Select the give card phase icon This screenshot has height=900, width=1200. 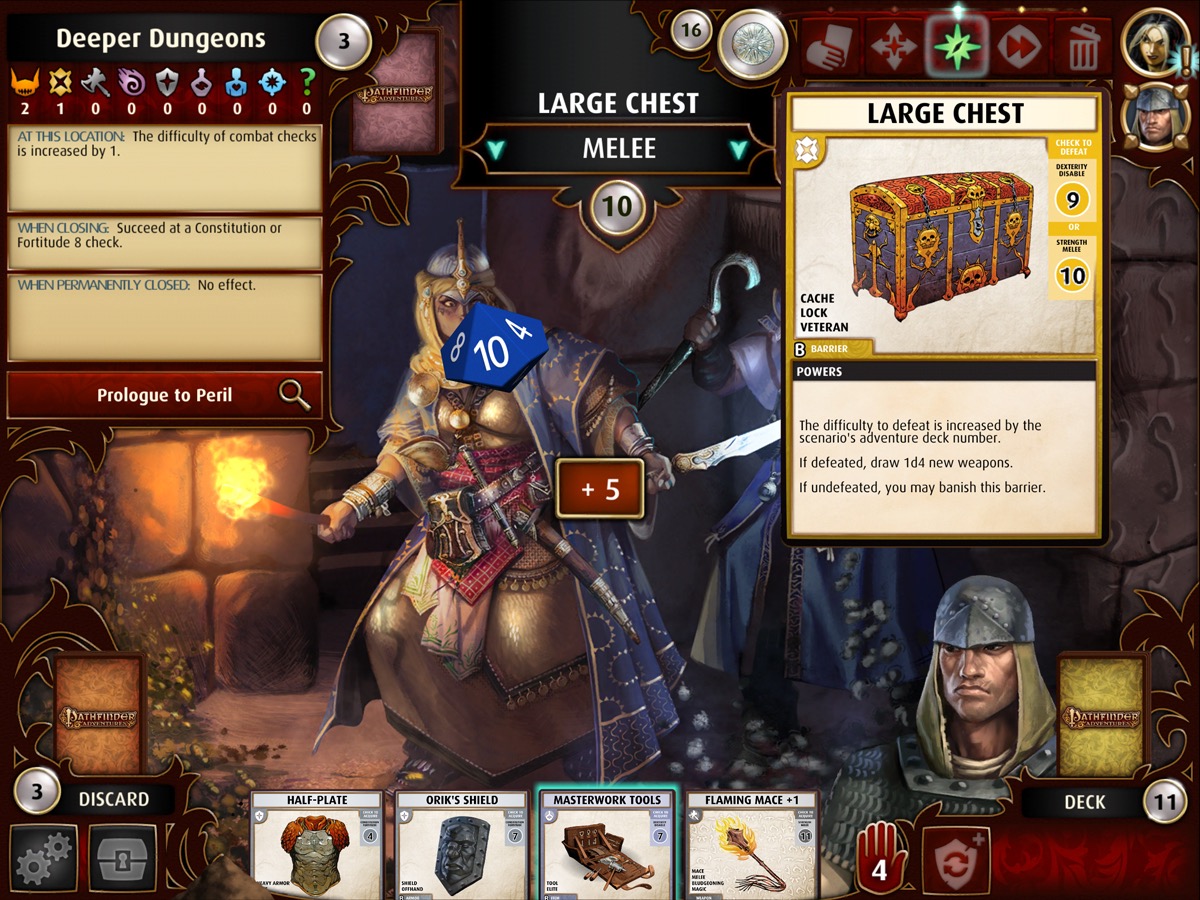coord(832,47)
